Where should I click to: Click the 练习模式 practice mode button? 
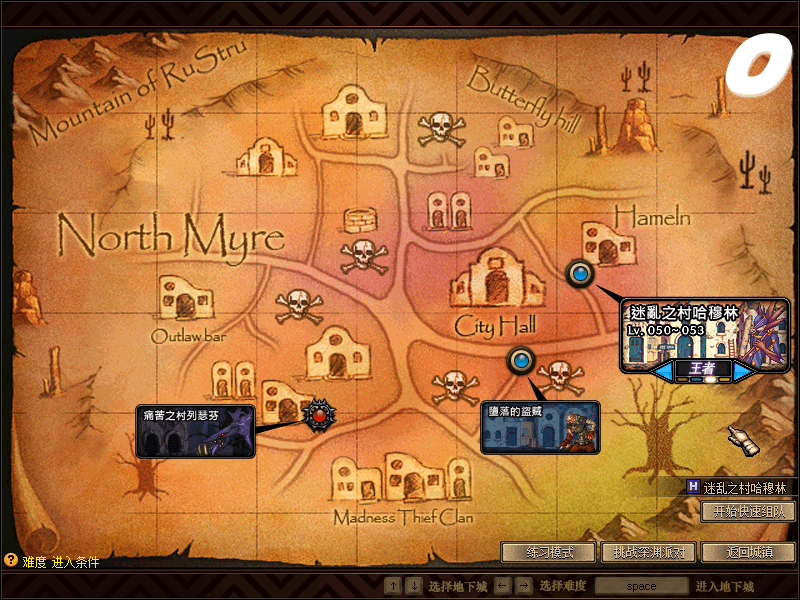(x=549, y=552)
